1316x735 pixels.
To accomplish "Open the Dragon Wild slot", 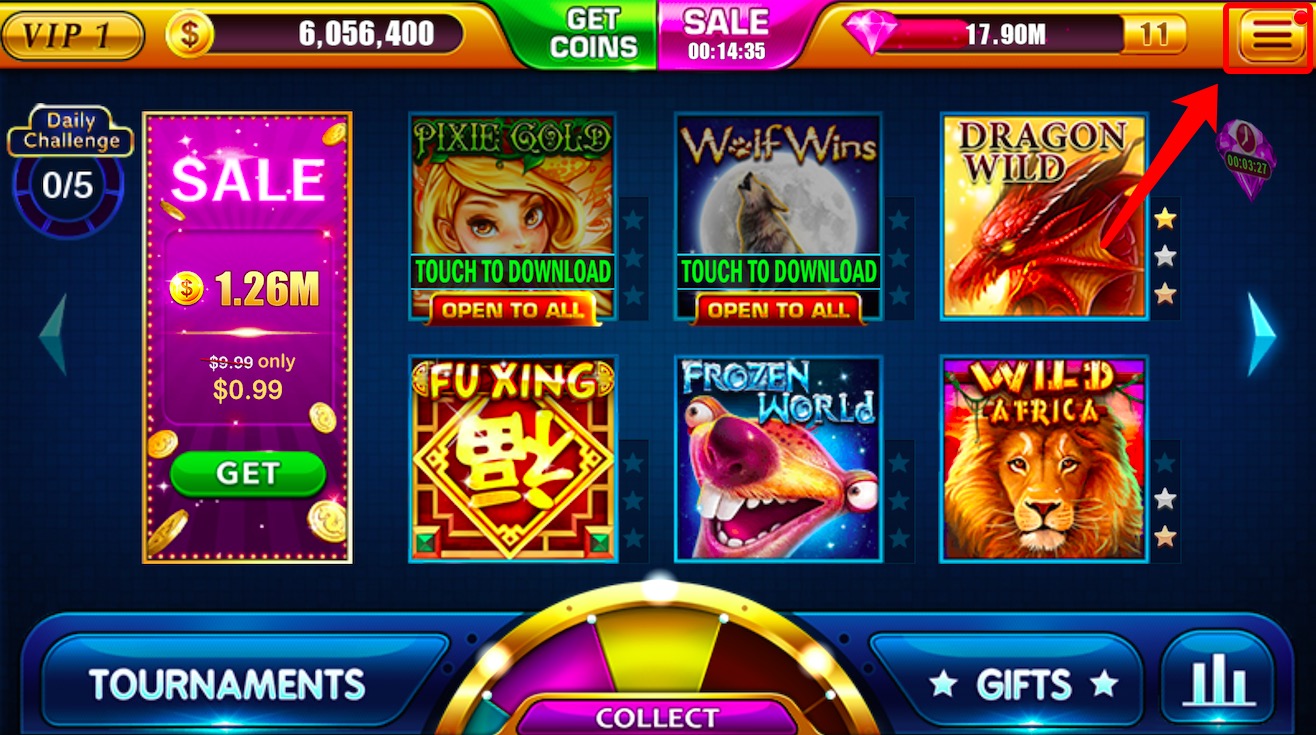I will point(1044,213).
